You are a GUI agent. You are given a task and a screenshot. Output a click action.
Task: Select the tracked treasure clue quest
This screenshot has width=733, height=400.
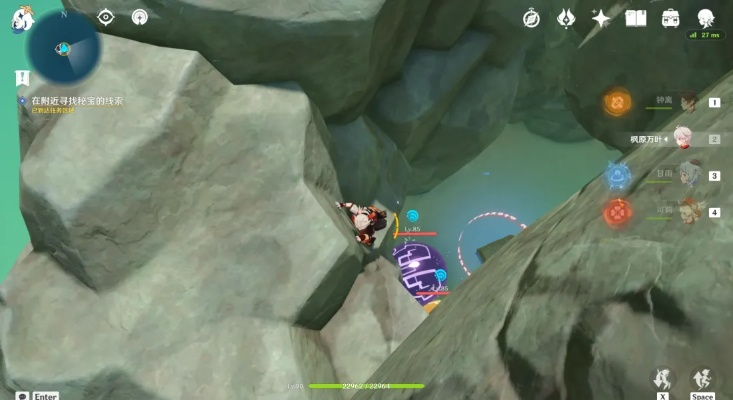(77, 101)
